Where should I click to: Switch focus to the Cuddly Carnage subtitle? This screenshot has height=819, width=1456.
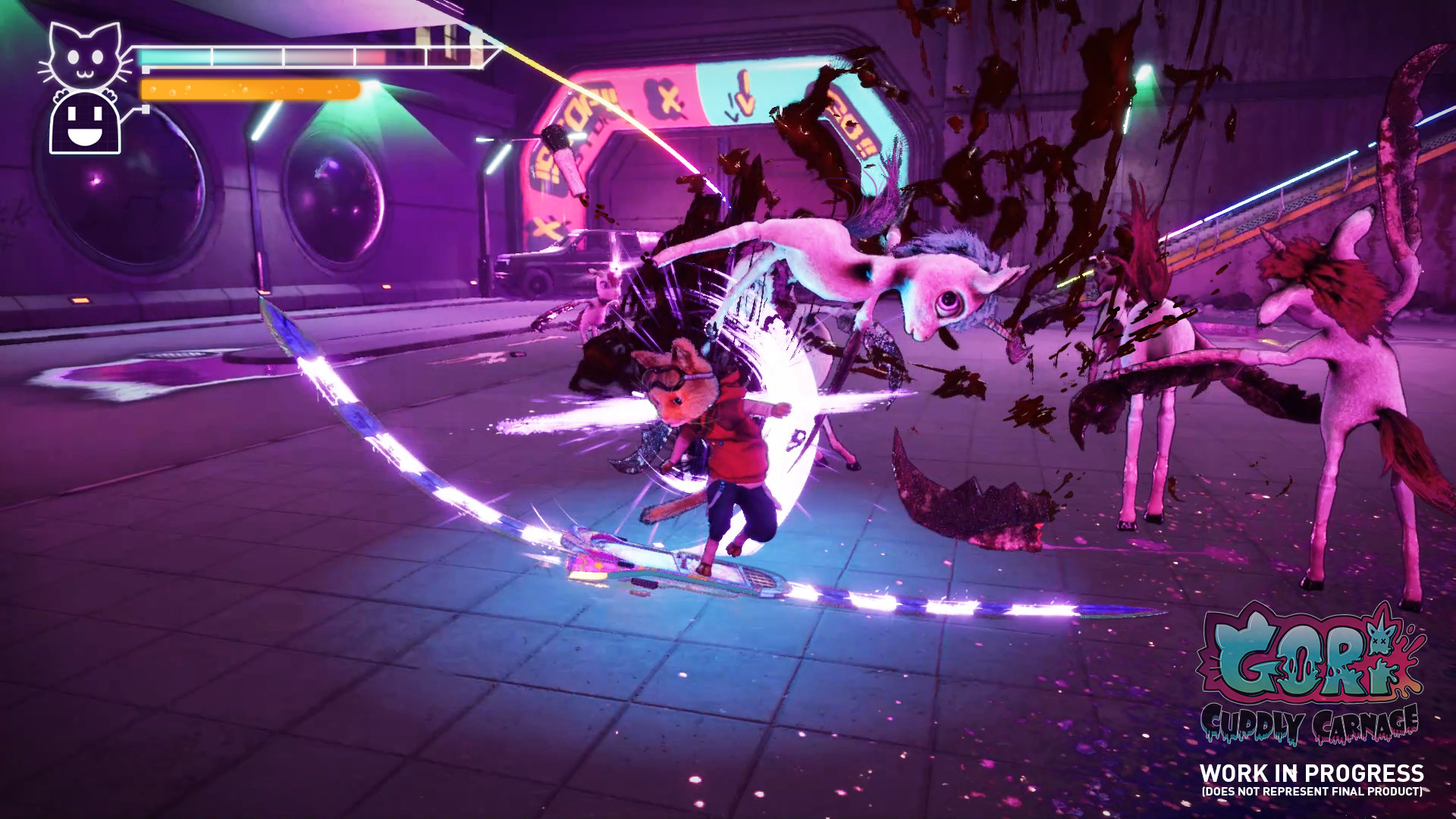pos(1309,723)
